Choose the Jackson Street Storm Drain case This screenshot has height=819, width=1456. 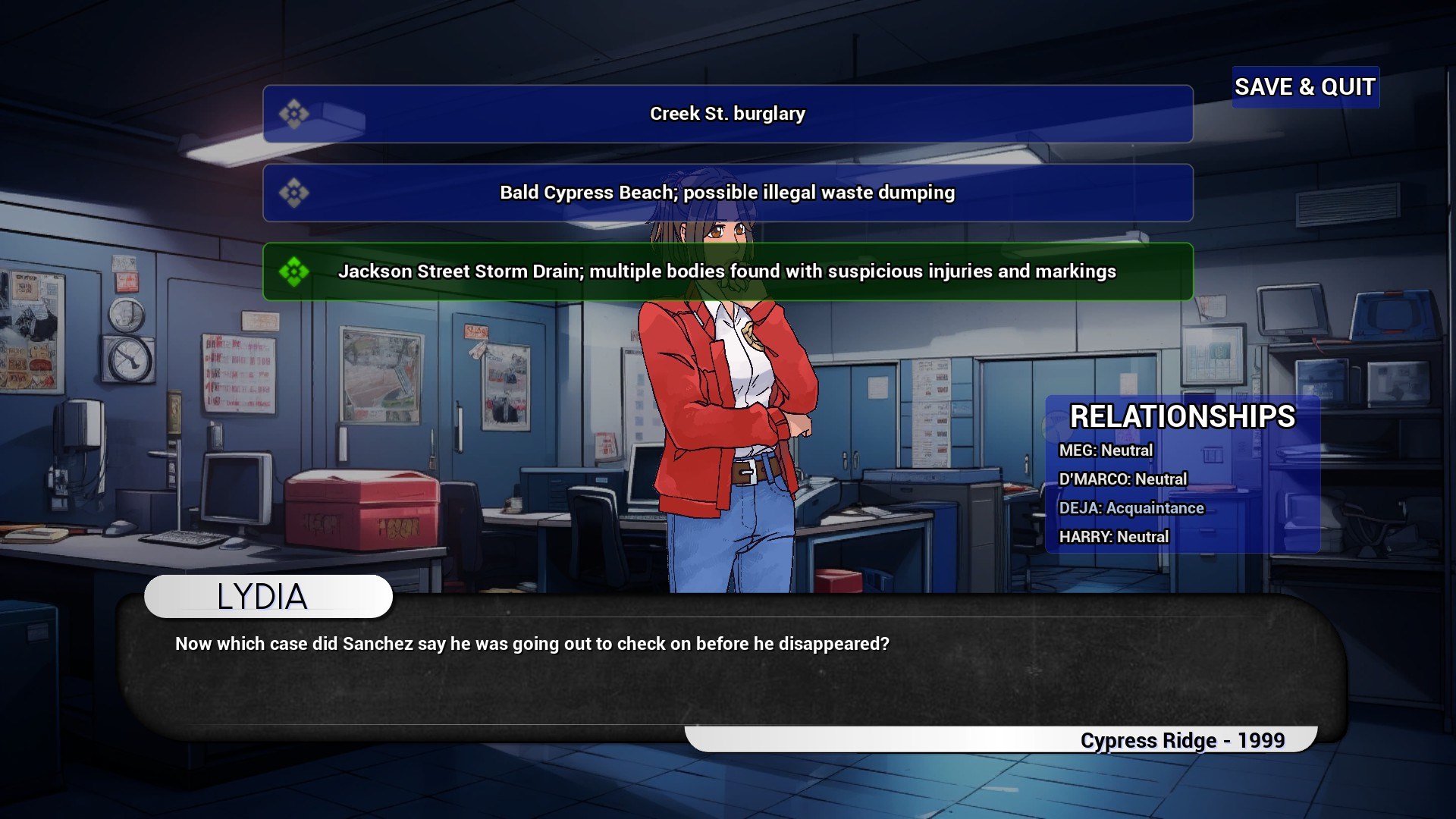point(726,271)
